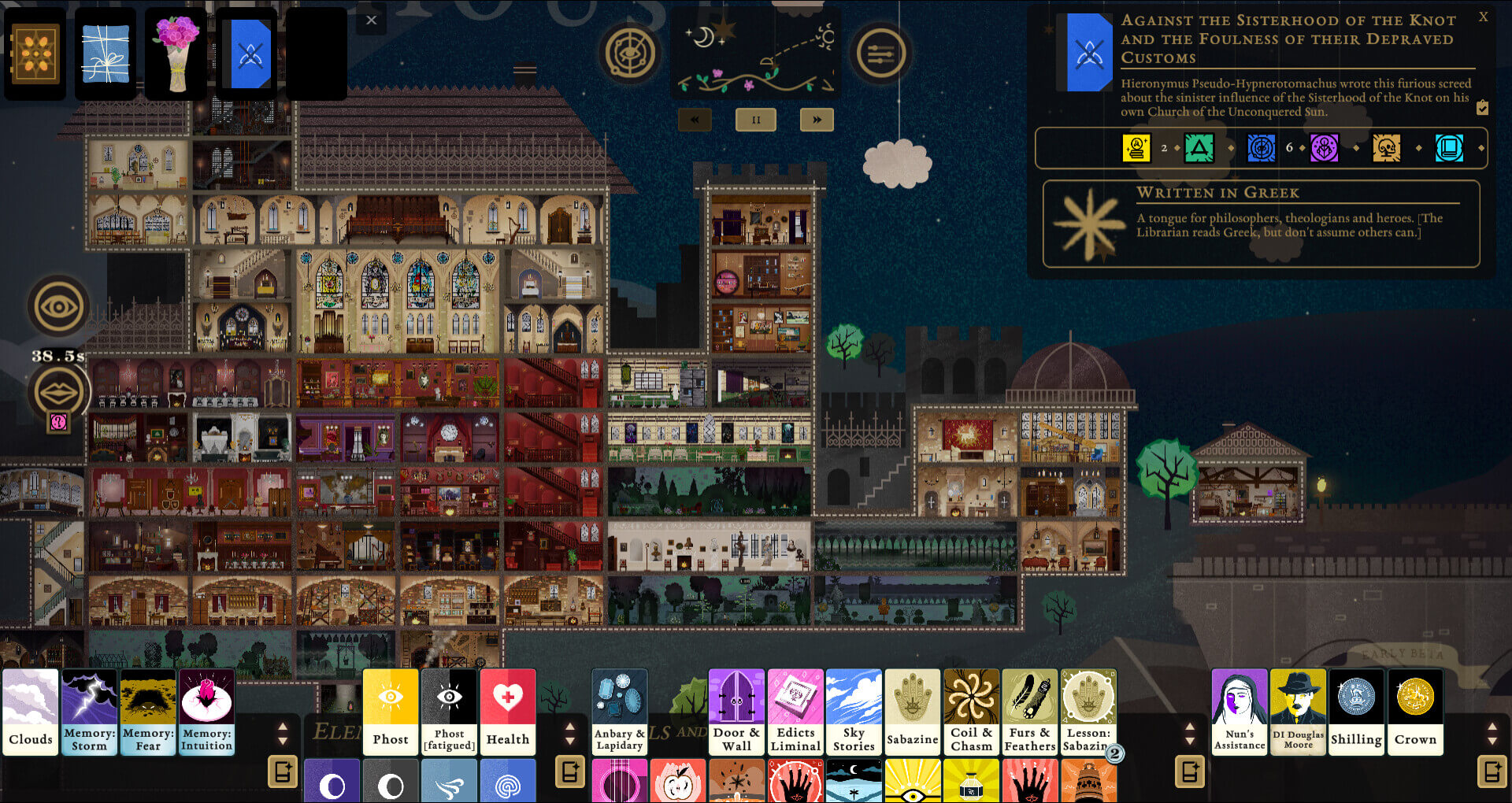1512x803 pixels.
Task: Click the yellow Lantern aspect icon
Action: click(x=1136, y=147)
